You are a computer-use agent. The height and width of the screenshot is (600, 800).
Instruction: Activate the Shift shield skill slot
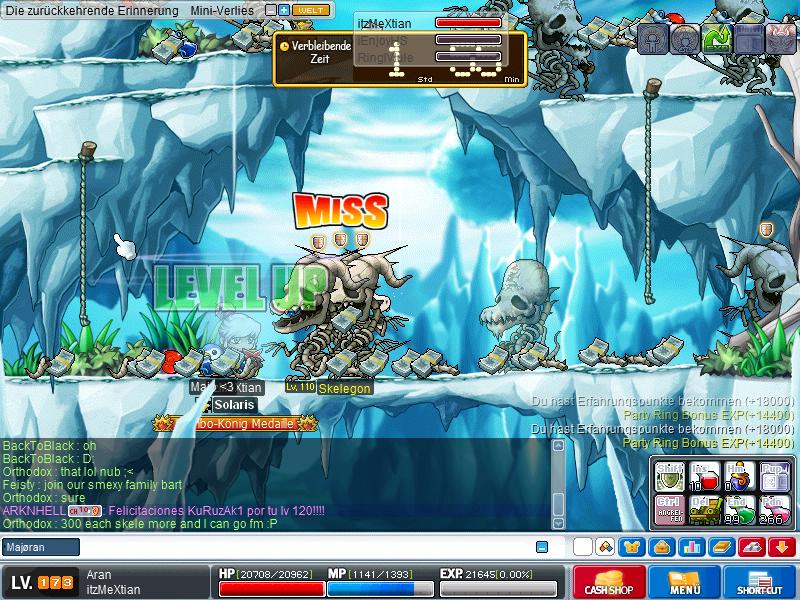(668, 475)
